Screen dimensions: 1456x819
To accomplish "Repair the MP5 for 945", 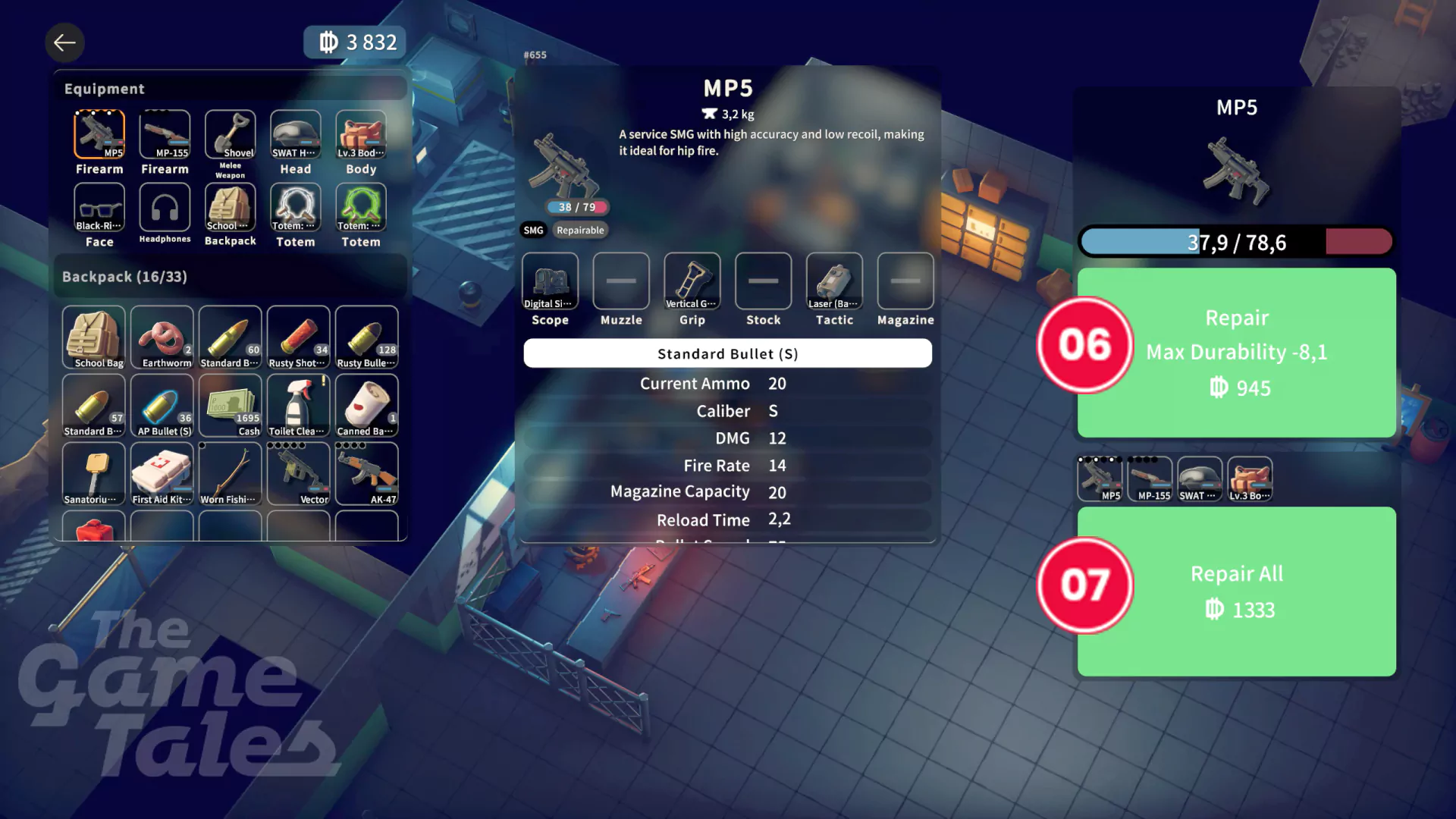I will click(1236, 353).
